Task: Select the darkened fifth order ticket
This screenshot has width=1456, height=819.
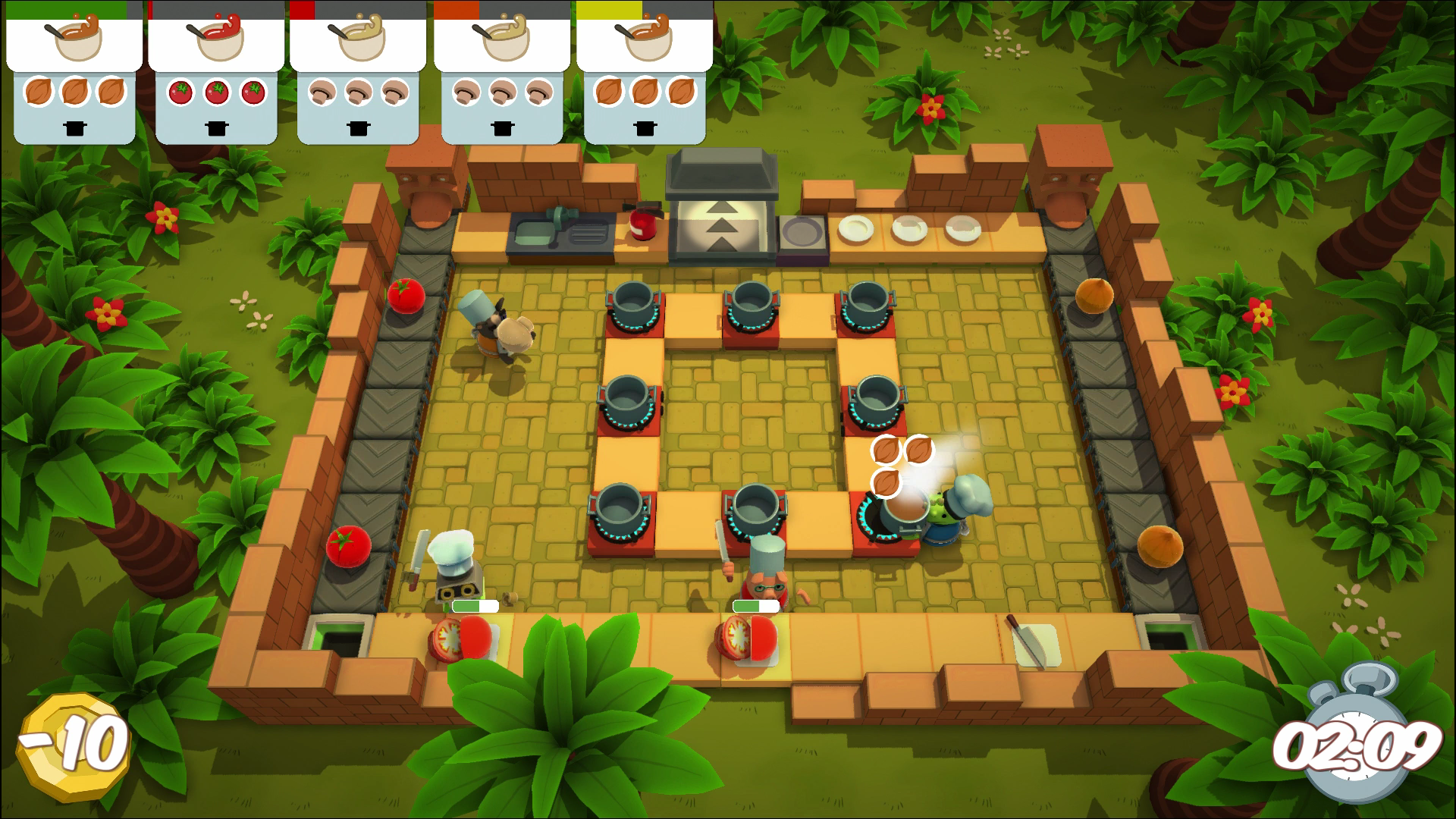Action: coord(643,72)
